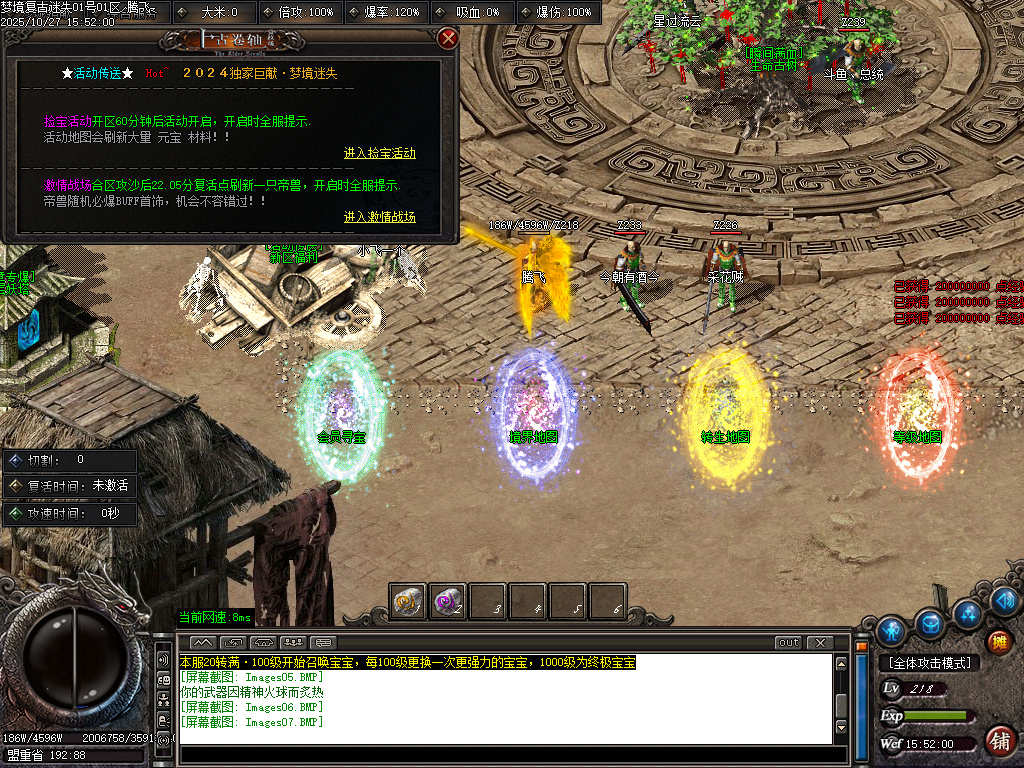1024x768 pixels.
Task: Follow the 进入激情战场 link
Action: [379, 216]
